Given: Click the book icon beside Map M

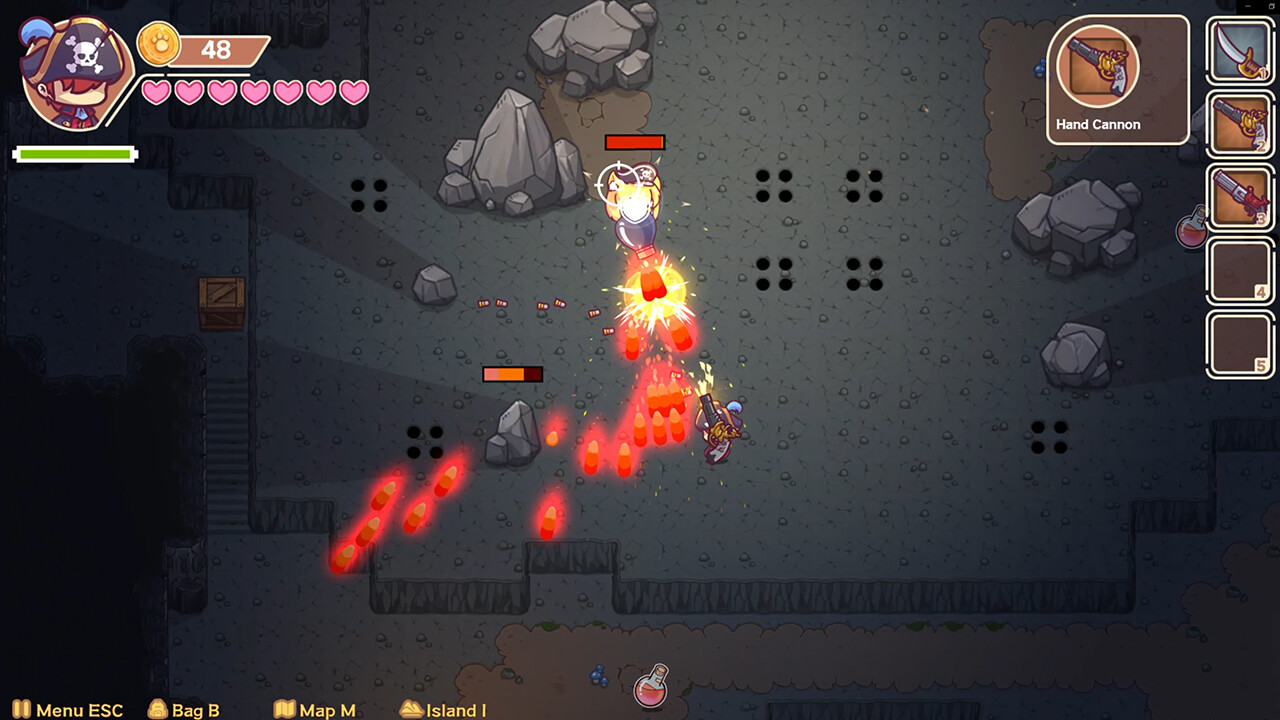Looking at the screenshot, I should (x=283, y=710).
